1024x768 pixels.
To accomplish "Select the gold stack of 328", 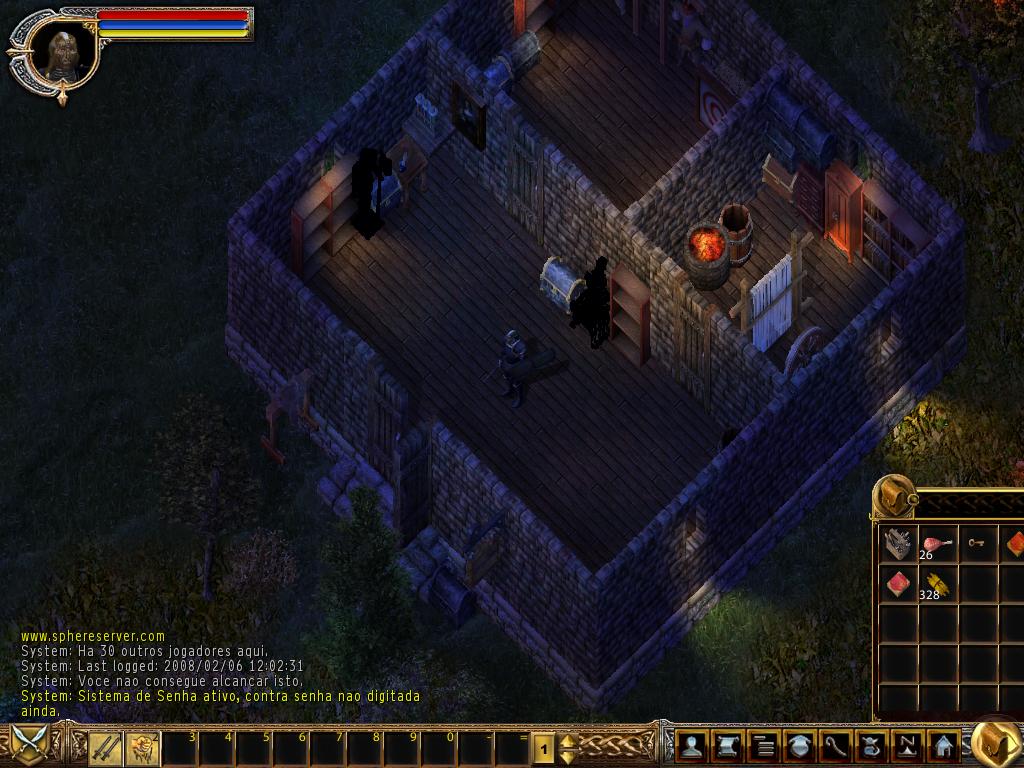I will tap(936, 584).
